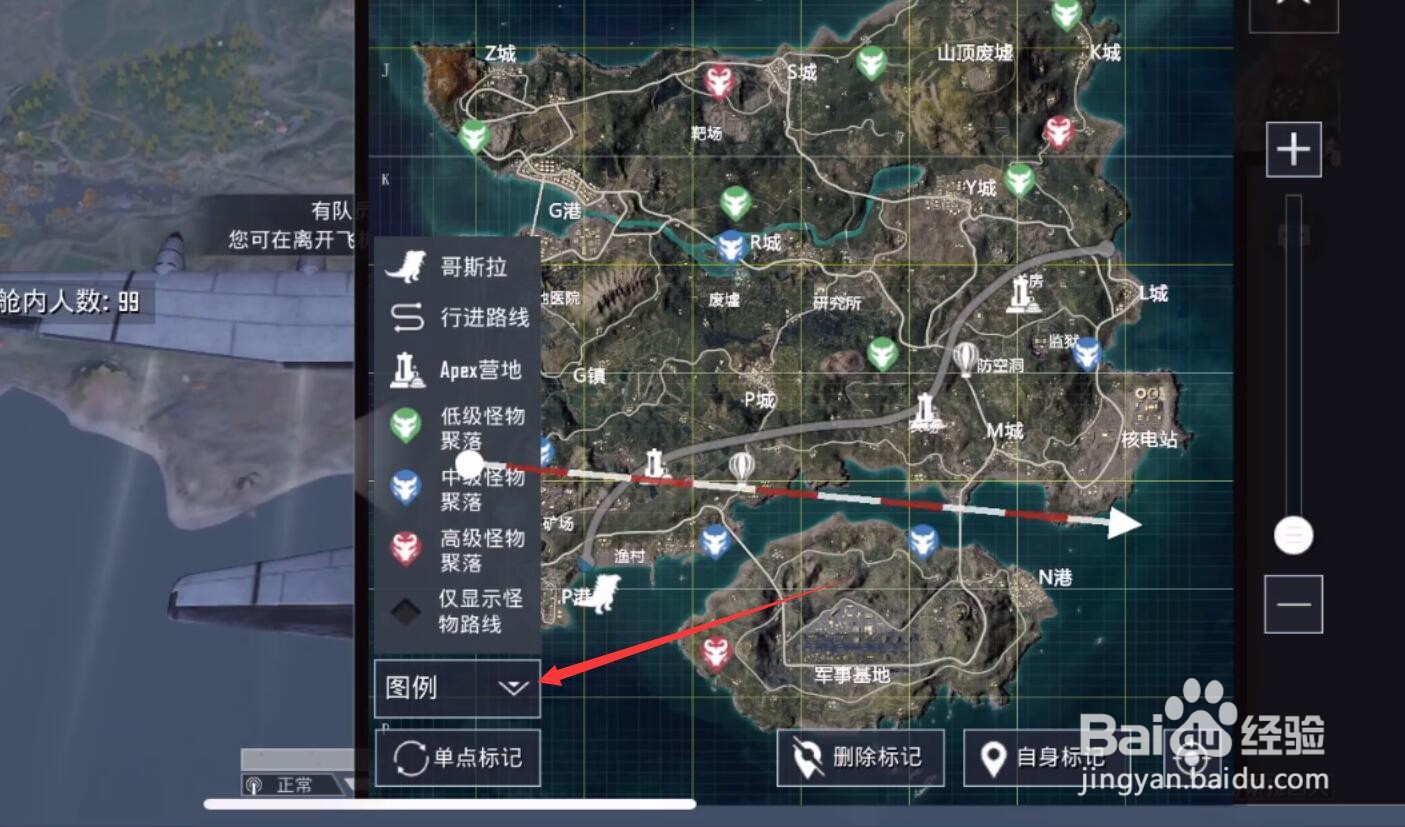This screenshot has height=827, width=1405.
Task: Expand the 图例 legend dropdown
Action: point(513,687)
